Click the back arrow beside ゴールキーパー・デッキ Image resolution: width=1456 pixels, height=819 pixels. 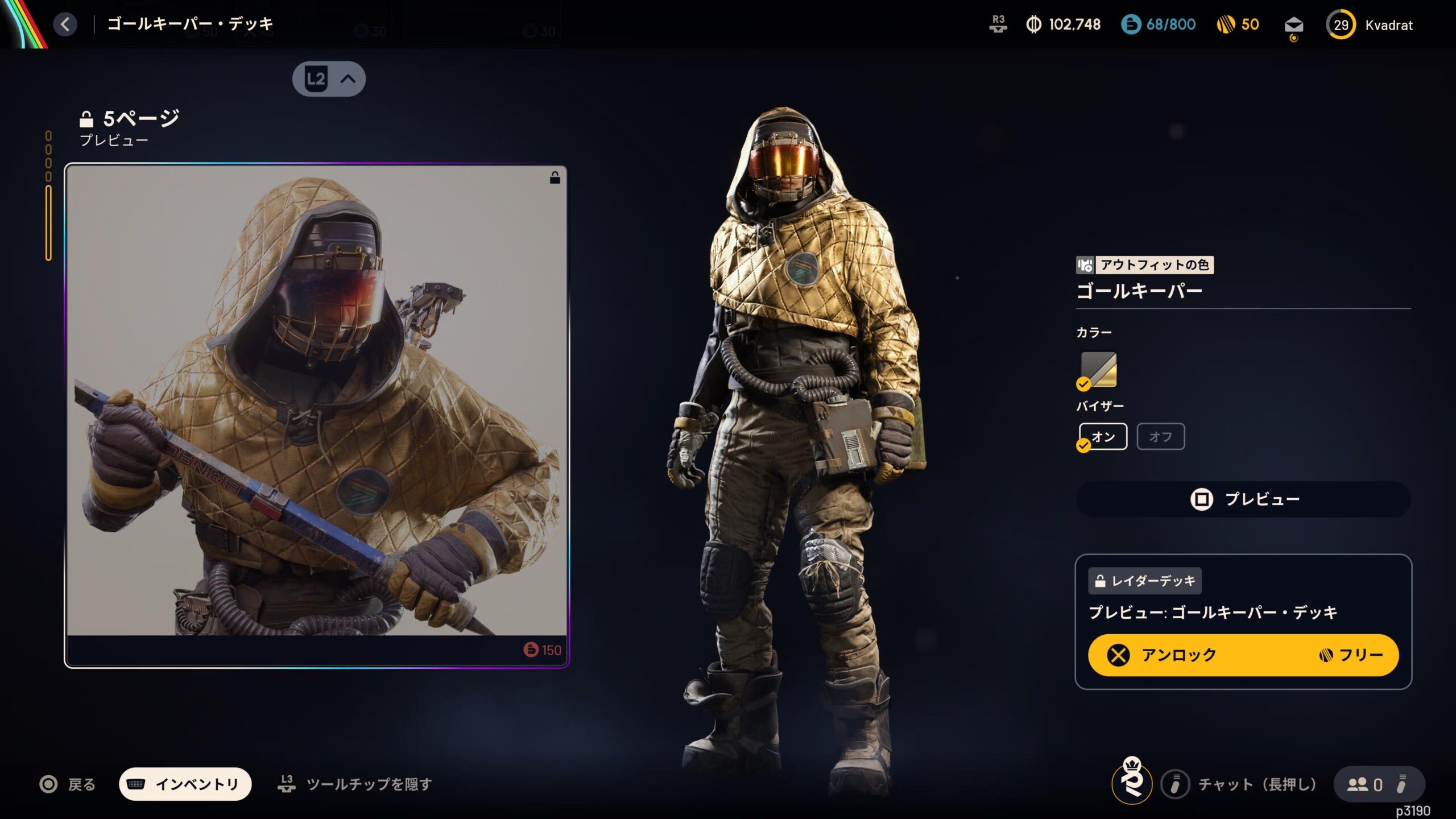pyautogui.click(x=65, y=24)
